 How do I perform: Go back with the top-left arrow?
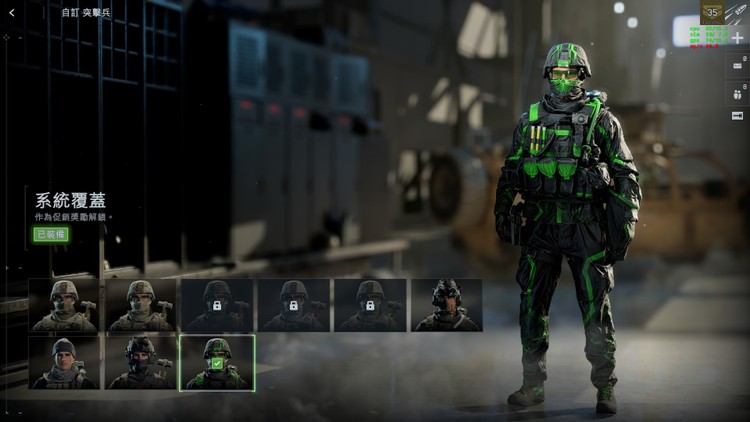click(x=12, y=13)
